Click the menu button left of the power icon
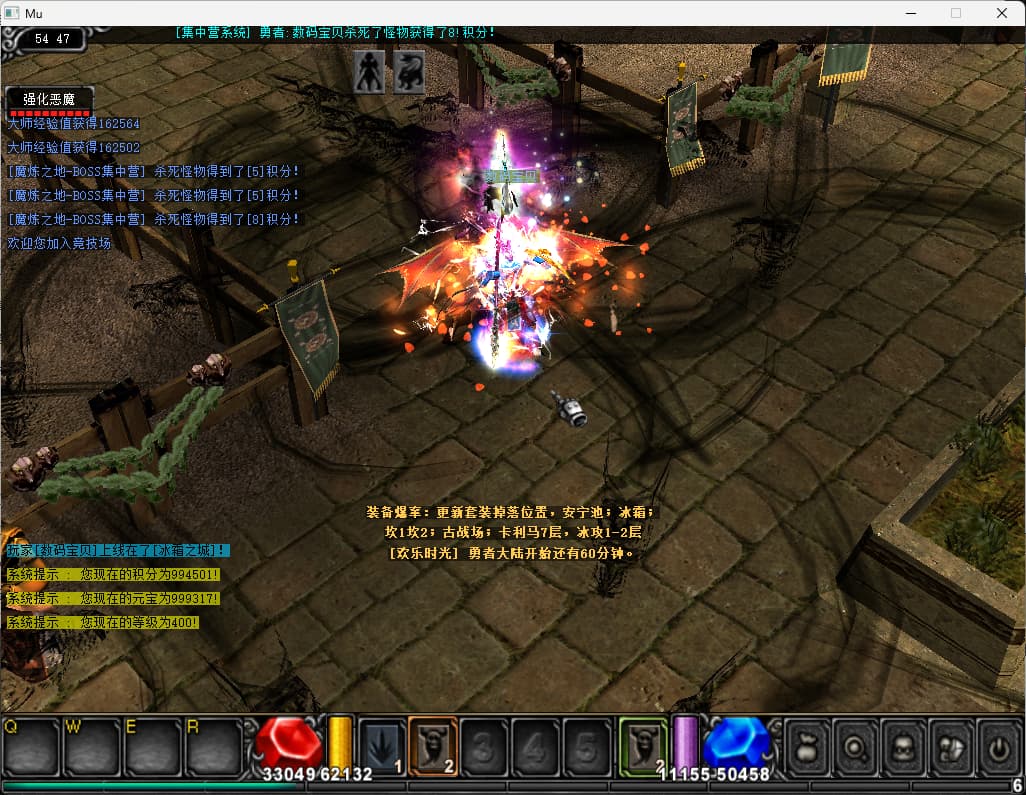The image size is (1026, 795). pos(950,746)
